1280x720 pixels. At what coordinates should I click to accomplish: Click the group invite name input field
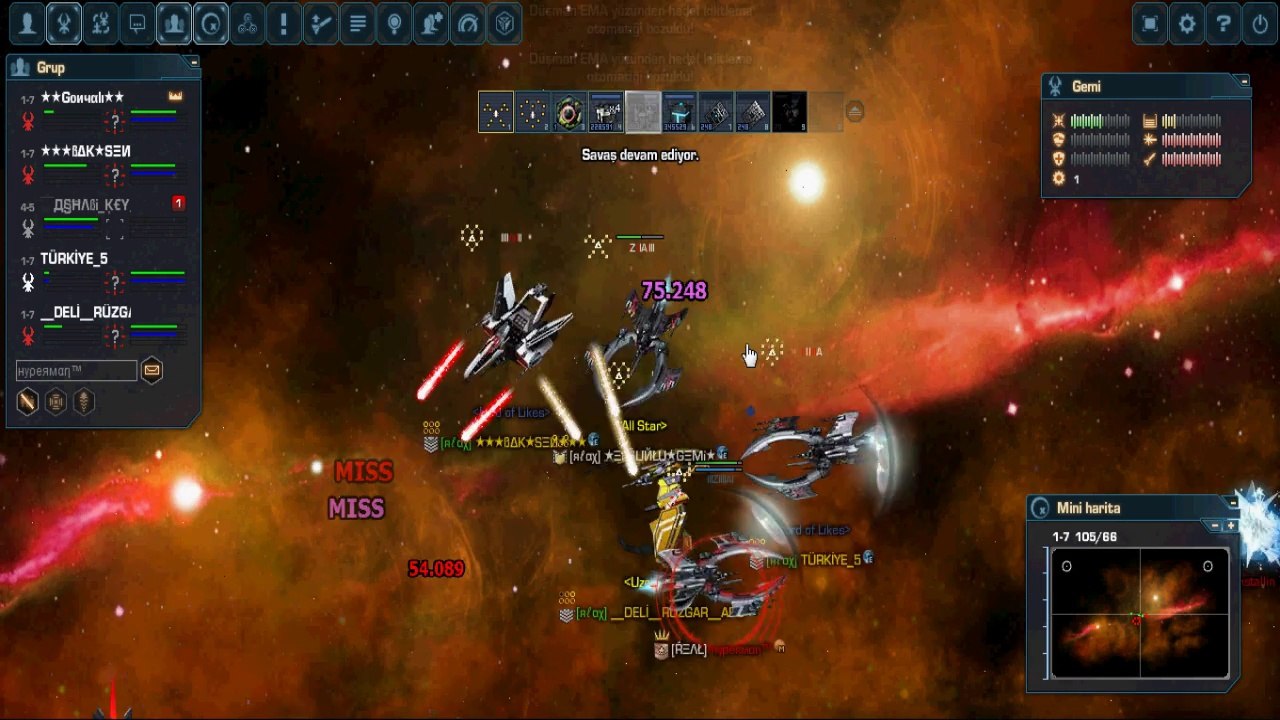coord(76,371)
